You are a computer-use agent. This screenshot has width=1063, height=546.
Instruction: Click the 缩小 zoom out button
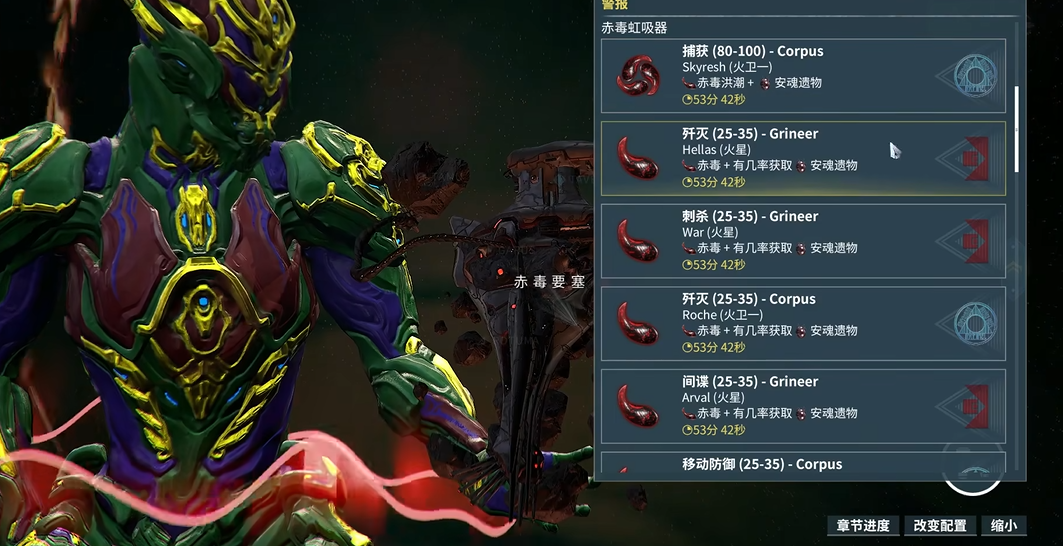(x=1004, y=526)
